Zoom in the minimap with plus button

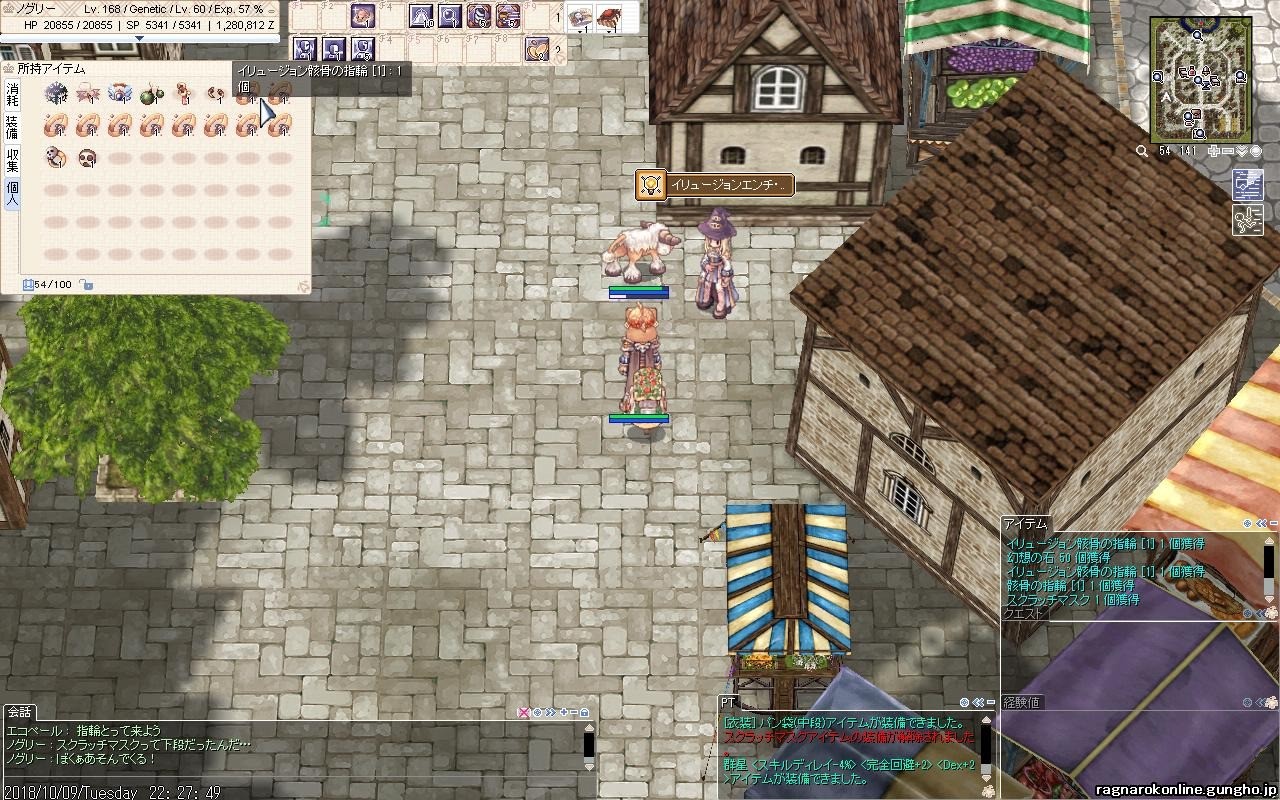1213,151
